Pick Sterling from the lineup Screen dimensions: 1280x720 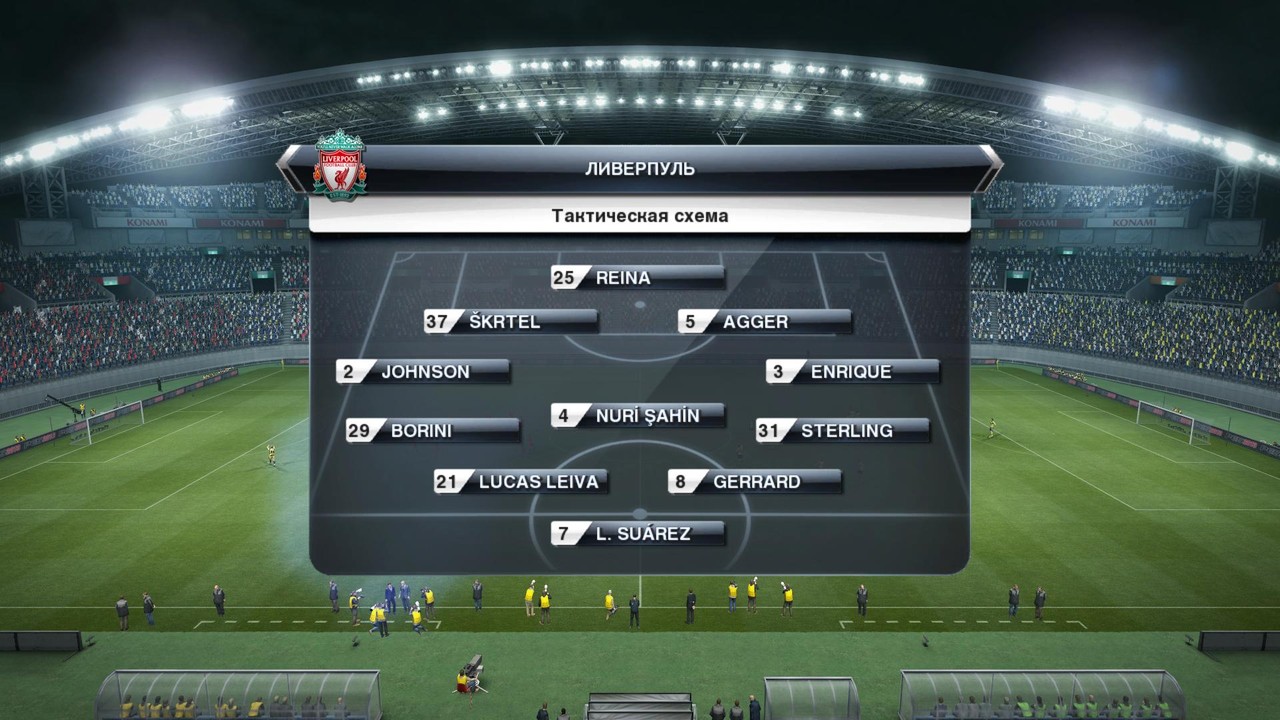[843, 431]
